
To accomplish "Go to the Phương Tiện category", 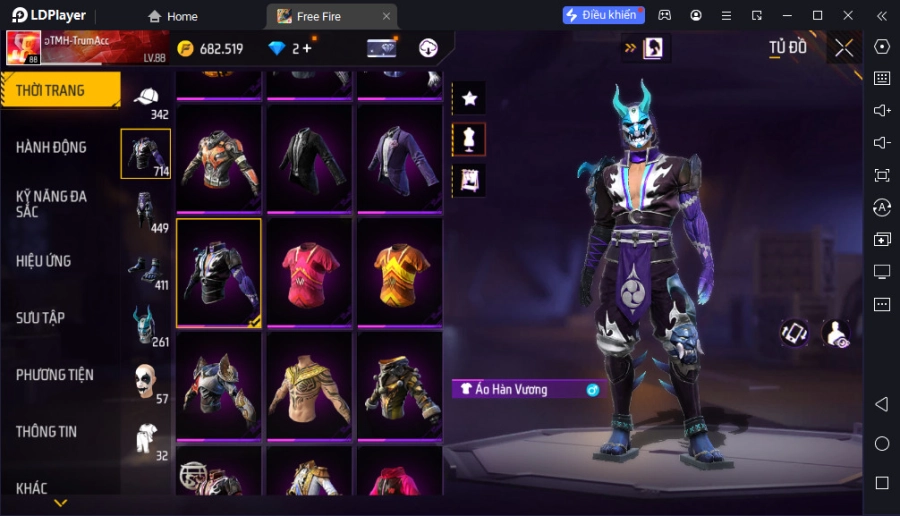I will [x=55, y=375].
